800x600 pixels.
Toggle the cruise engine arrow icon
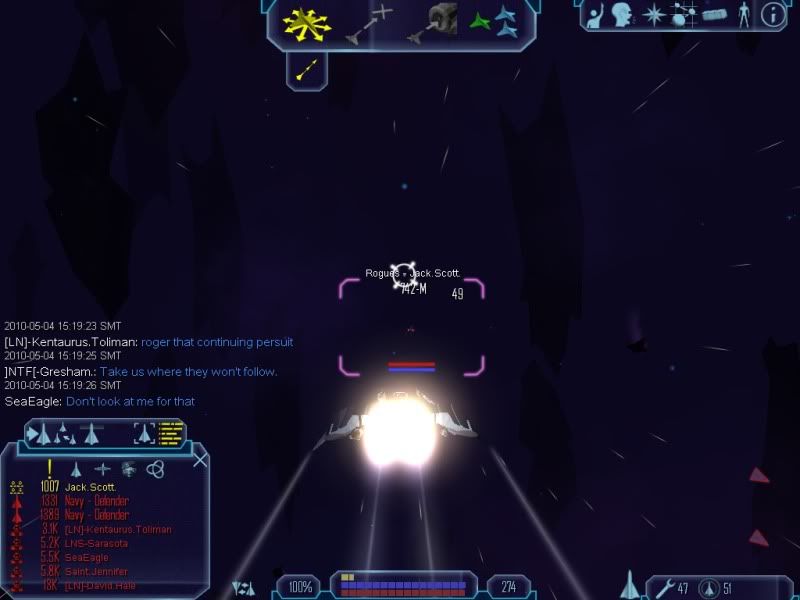[307, 69]
